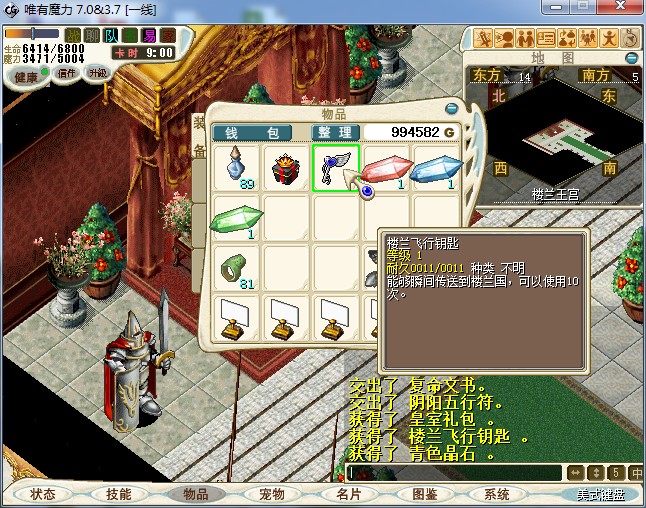
Task: Open the 信件 mail button
Action: tap(67, 73)
